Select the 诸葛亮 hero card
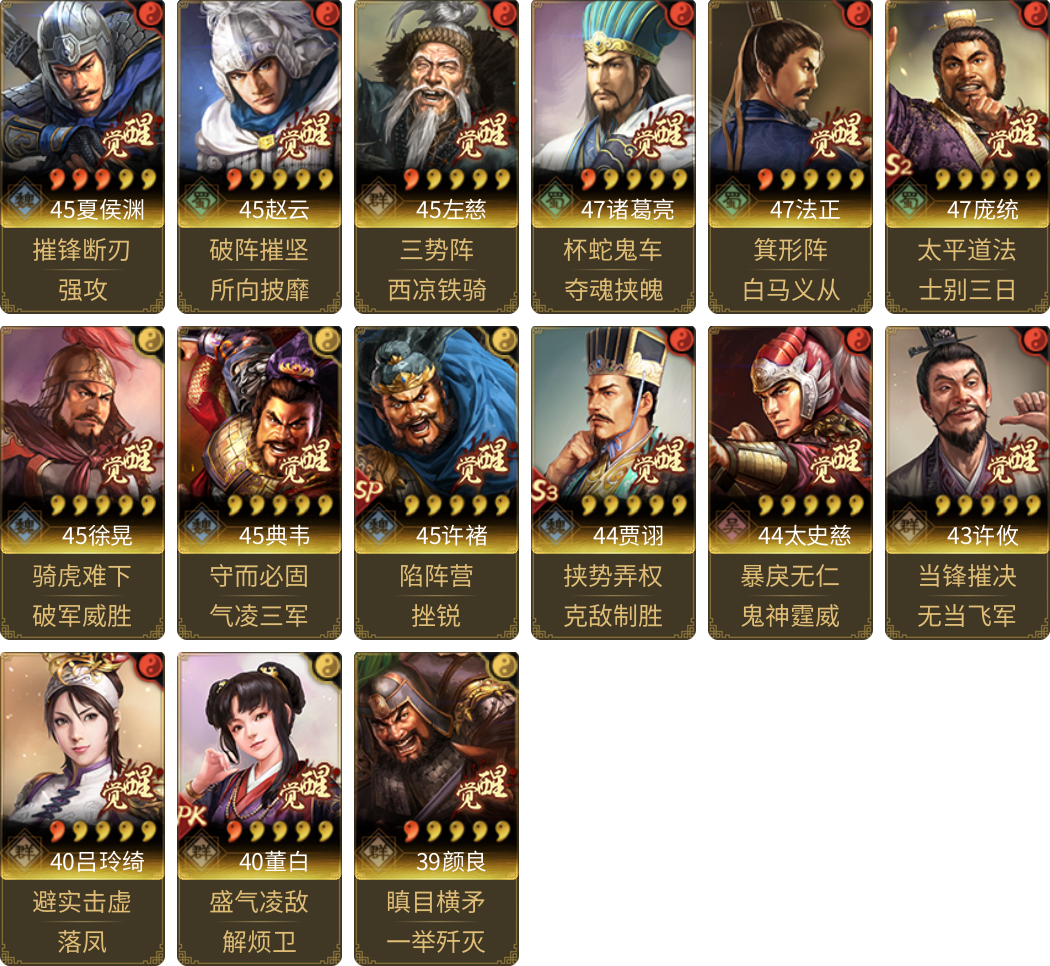This screenshot has width=1050, height=966. pos(613,110)
